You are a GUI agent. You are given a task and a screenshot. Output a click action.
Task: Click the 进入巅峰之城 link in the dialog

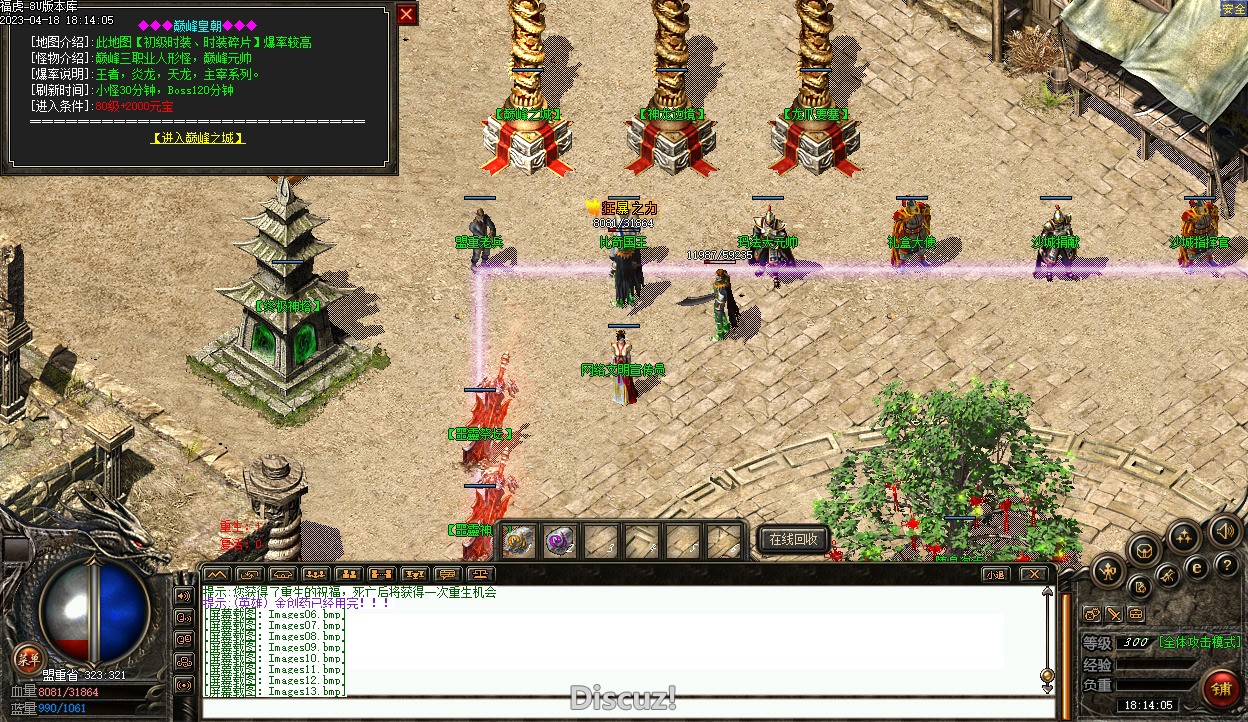(198, 138)
